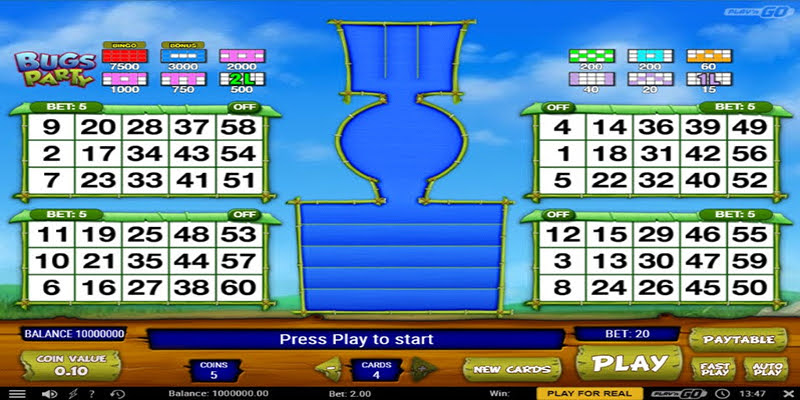
Task: Get new bingo cards
Action: click(x=514, y=369)
